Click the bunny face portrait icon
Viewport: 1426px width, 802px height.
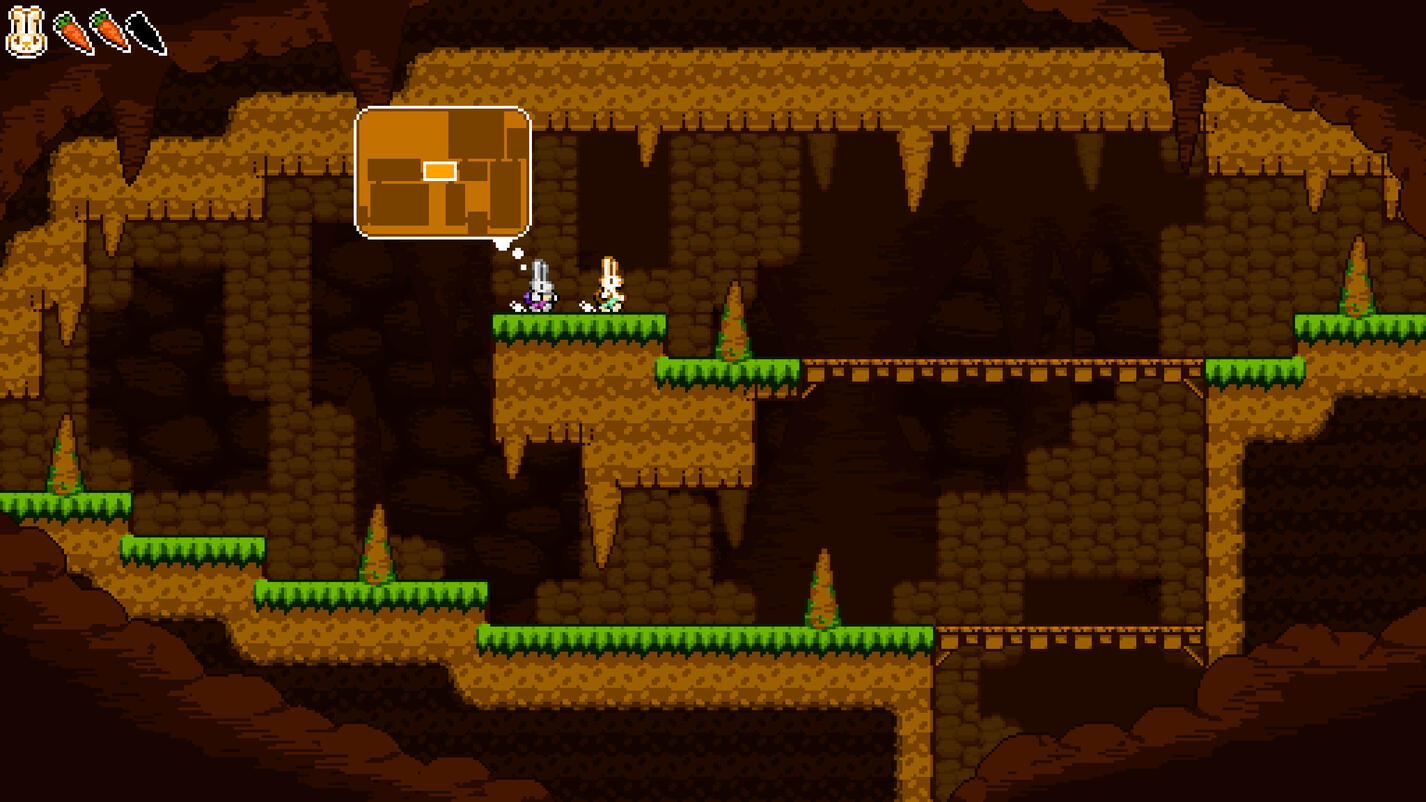26,32
